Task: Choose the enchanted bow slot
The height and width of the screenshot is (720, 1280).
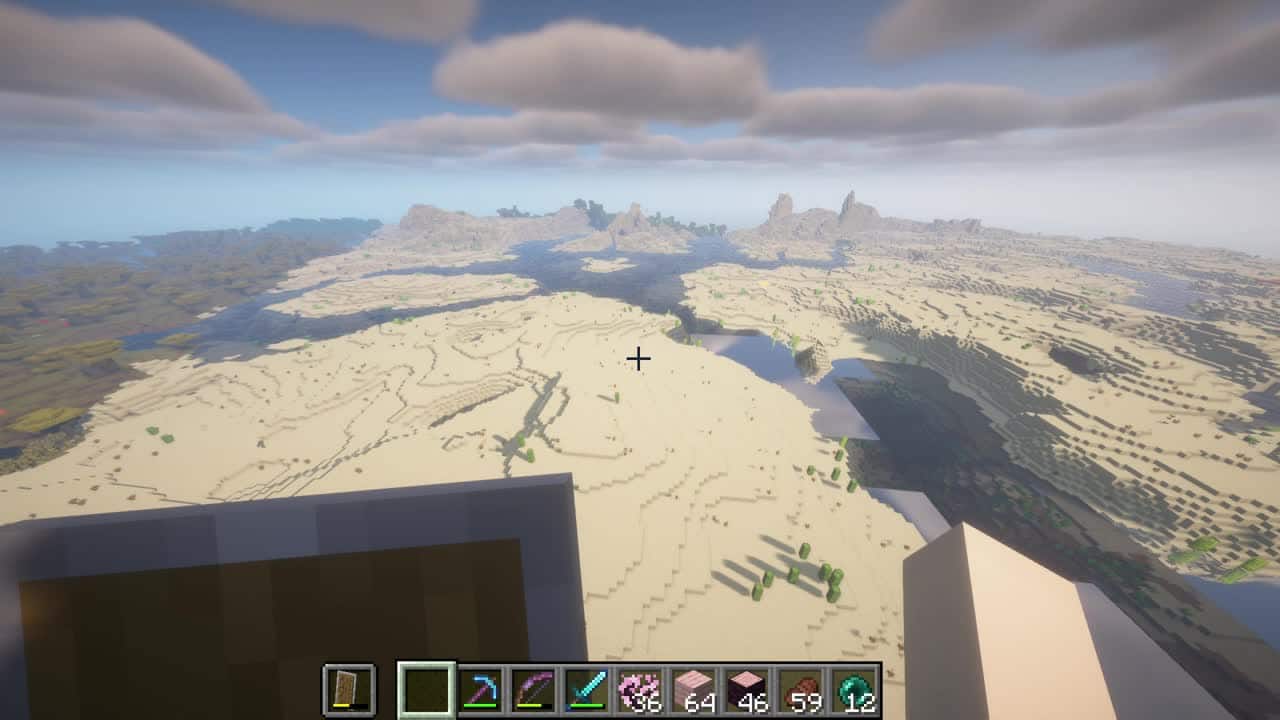Action: point(533,689)
